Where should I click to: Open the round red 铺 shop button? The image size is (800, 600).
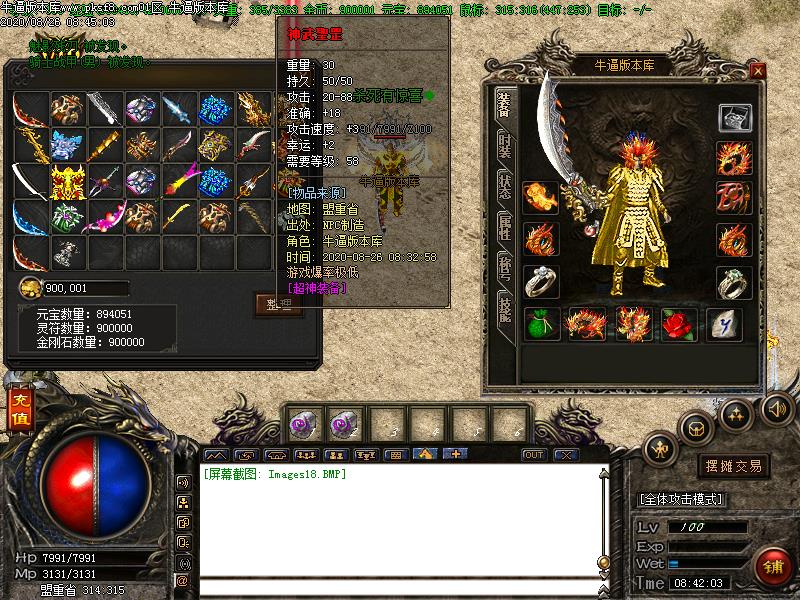click(773, 565)
